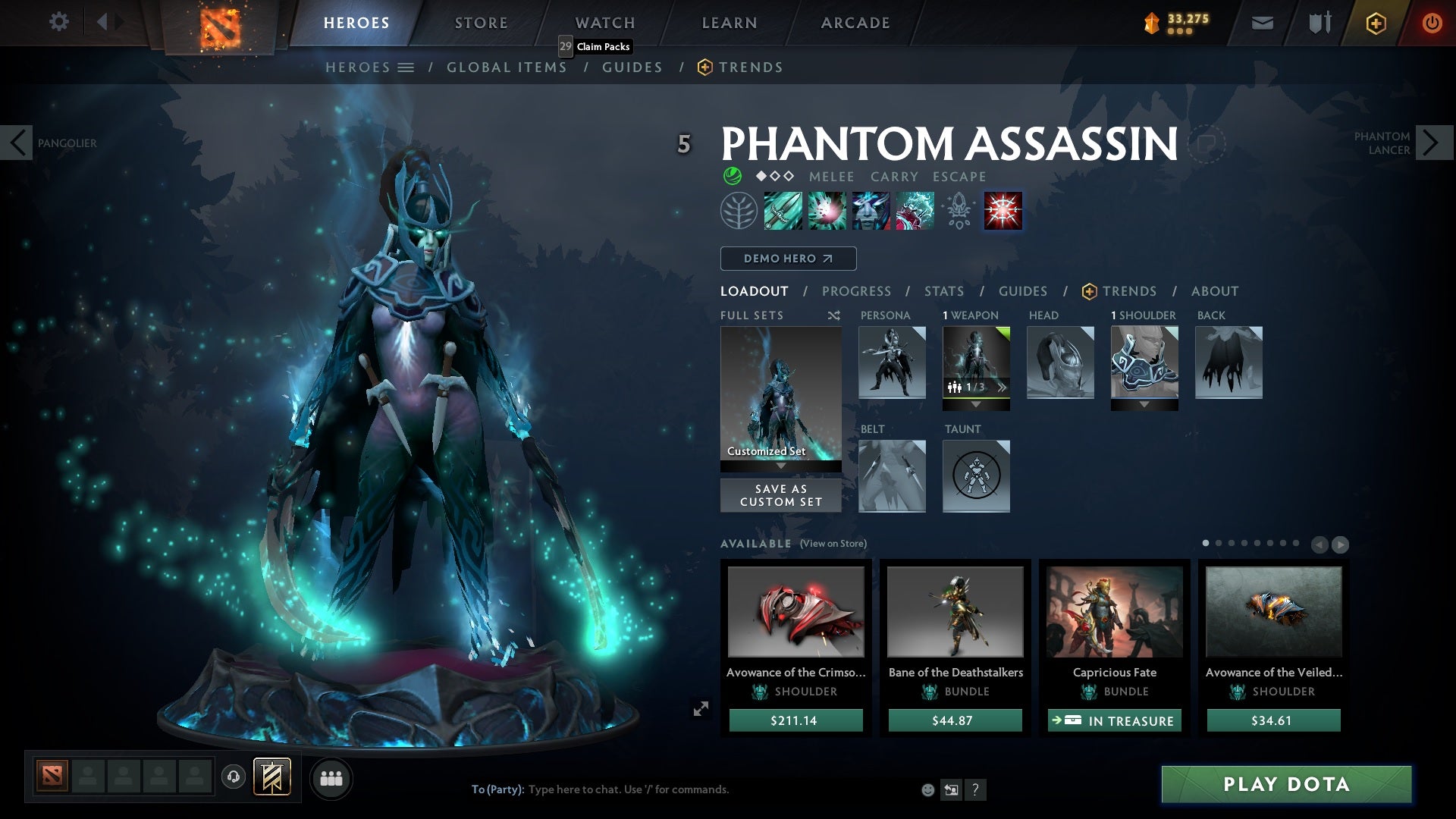Toggle the shuffle icon next to Full Sets
Image resolution: width=1456 pixels, height=819 pixels.
click(x=833, y=315)
